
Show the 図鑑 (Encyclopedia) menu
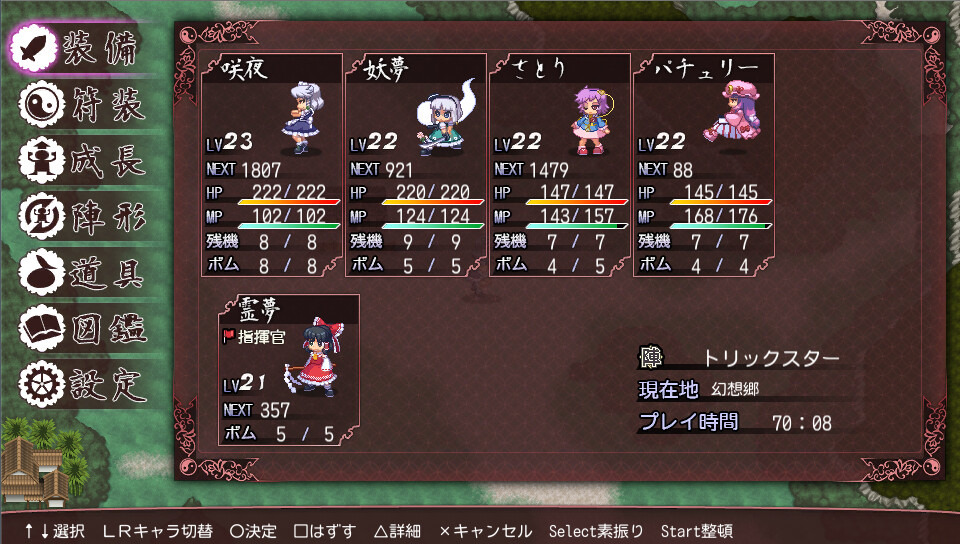click(x=80, y=328)
